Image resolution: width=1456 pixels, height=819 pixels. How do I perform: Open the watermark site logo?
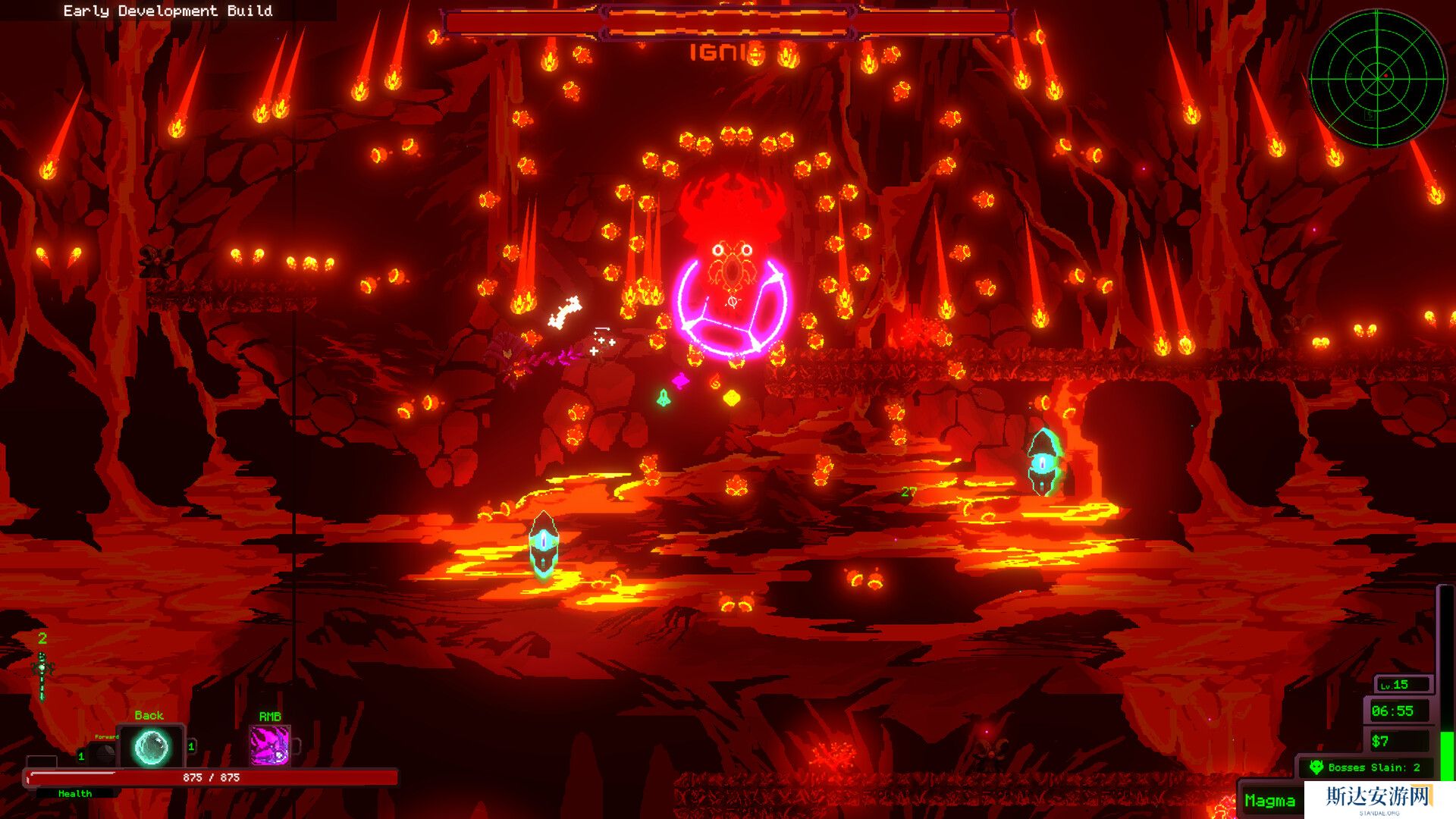pos(1378,799)
